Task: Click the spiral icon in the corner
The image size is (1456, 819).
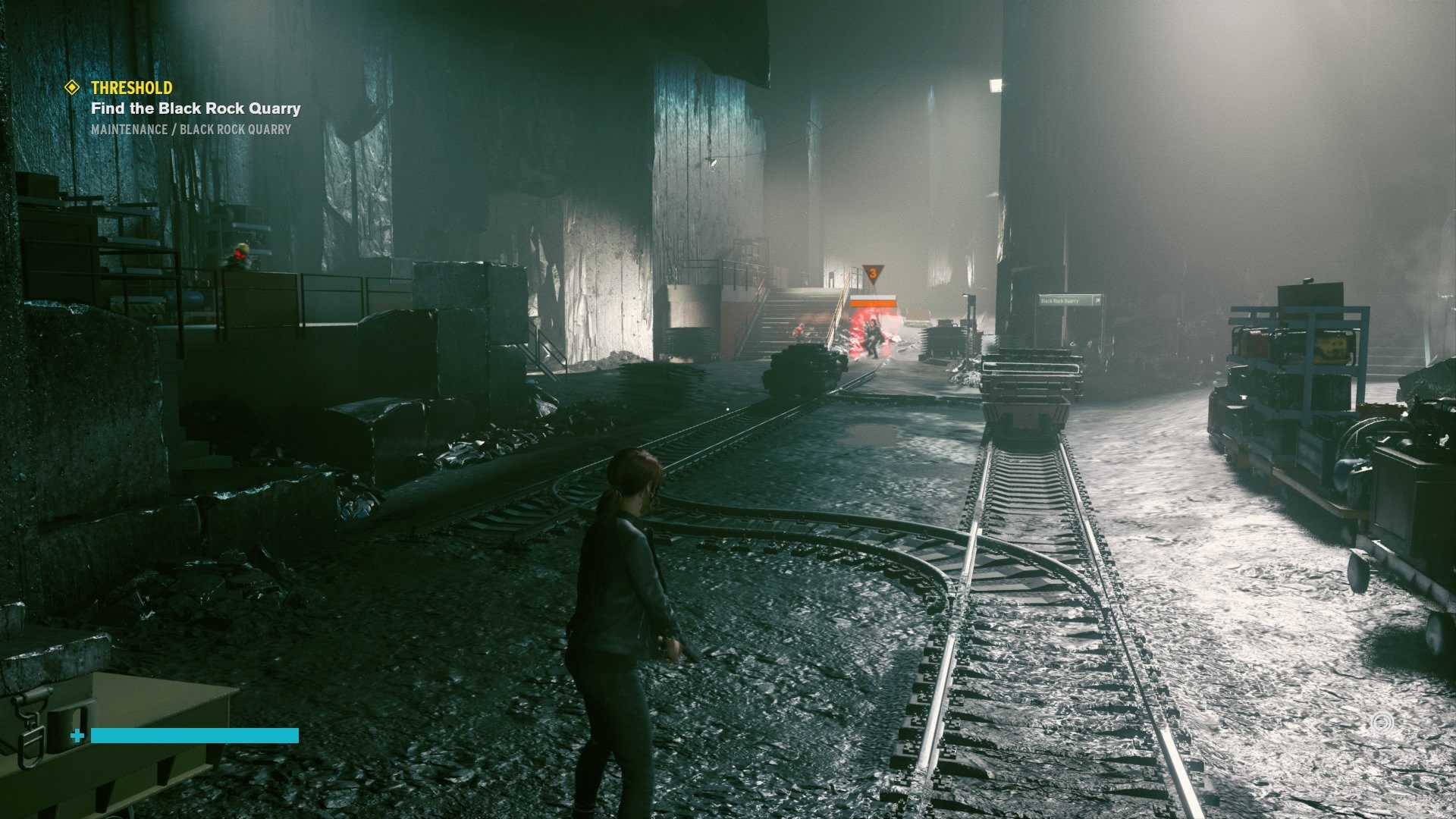Action: tap(1380, 722)
